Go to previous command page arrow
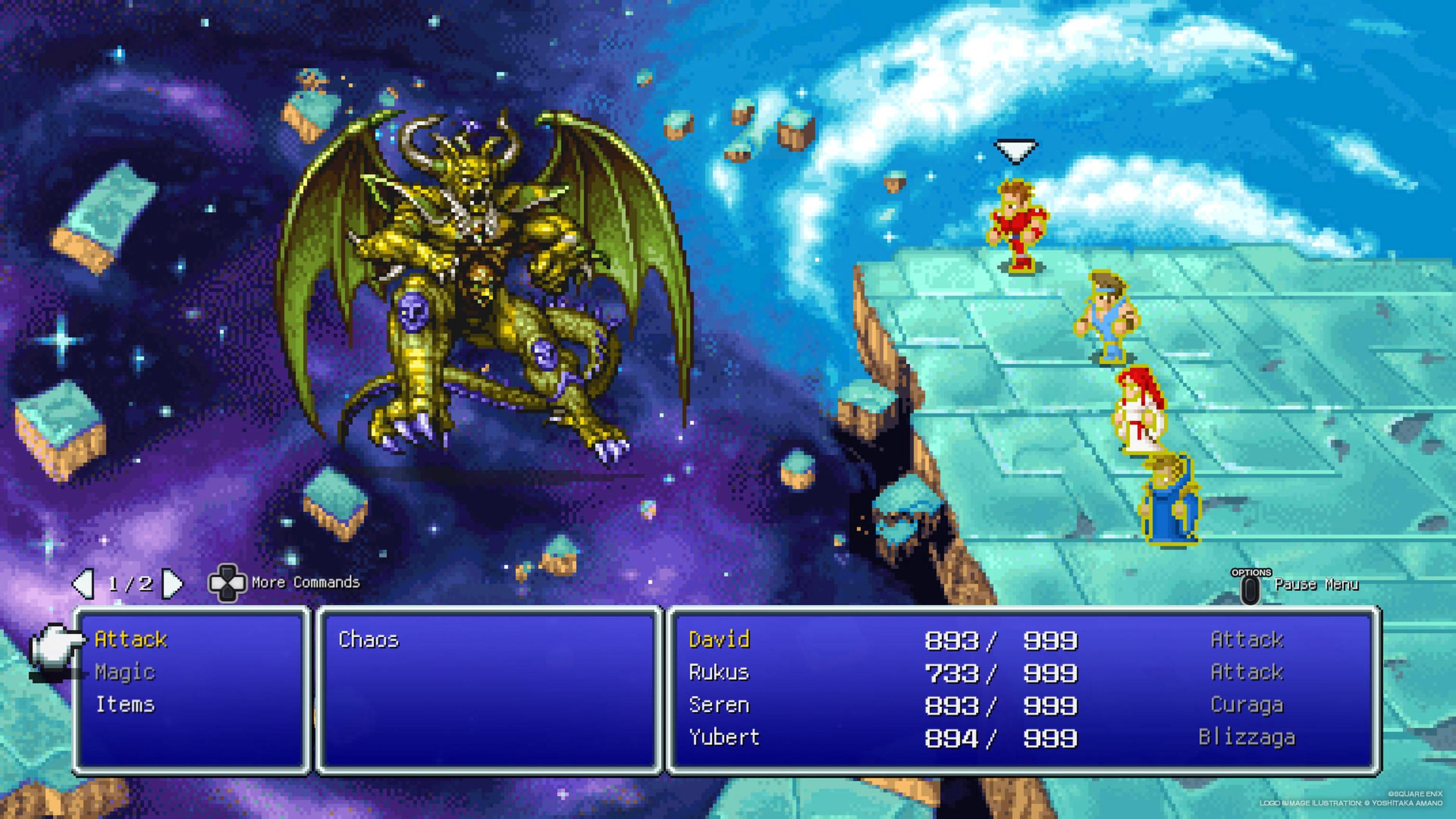Viewport: 1456px width, 819px height. point(84,583)
